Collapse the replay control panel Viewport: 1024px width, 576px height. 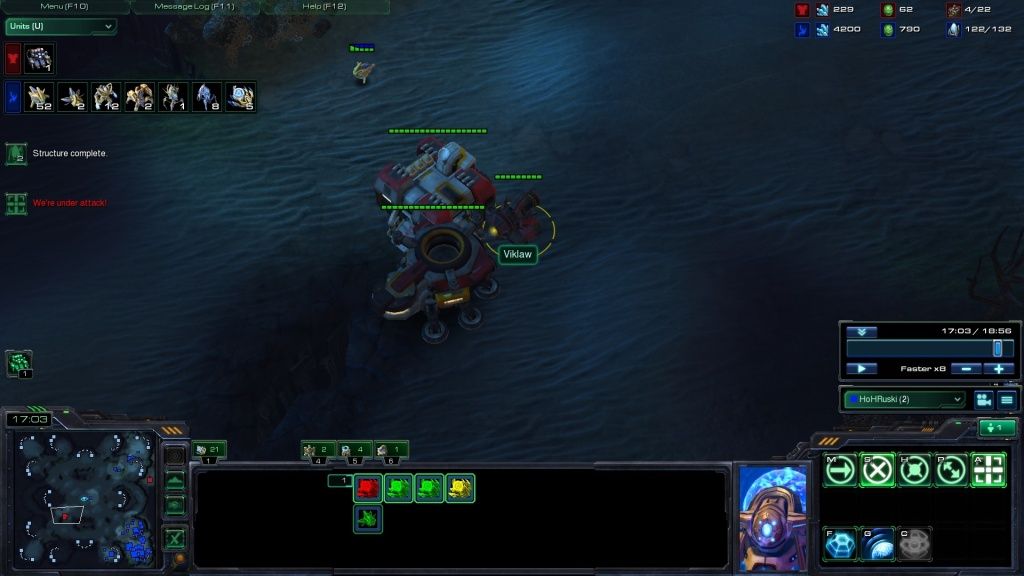[861, 332]
